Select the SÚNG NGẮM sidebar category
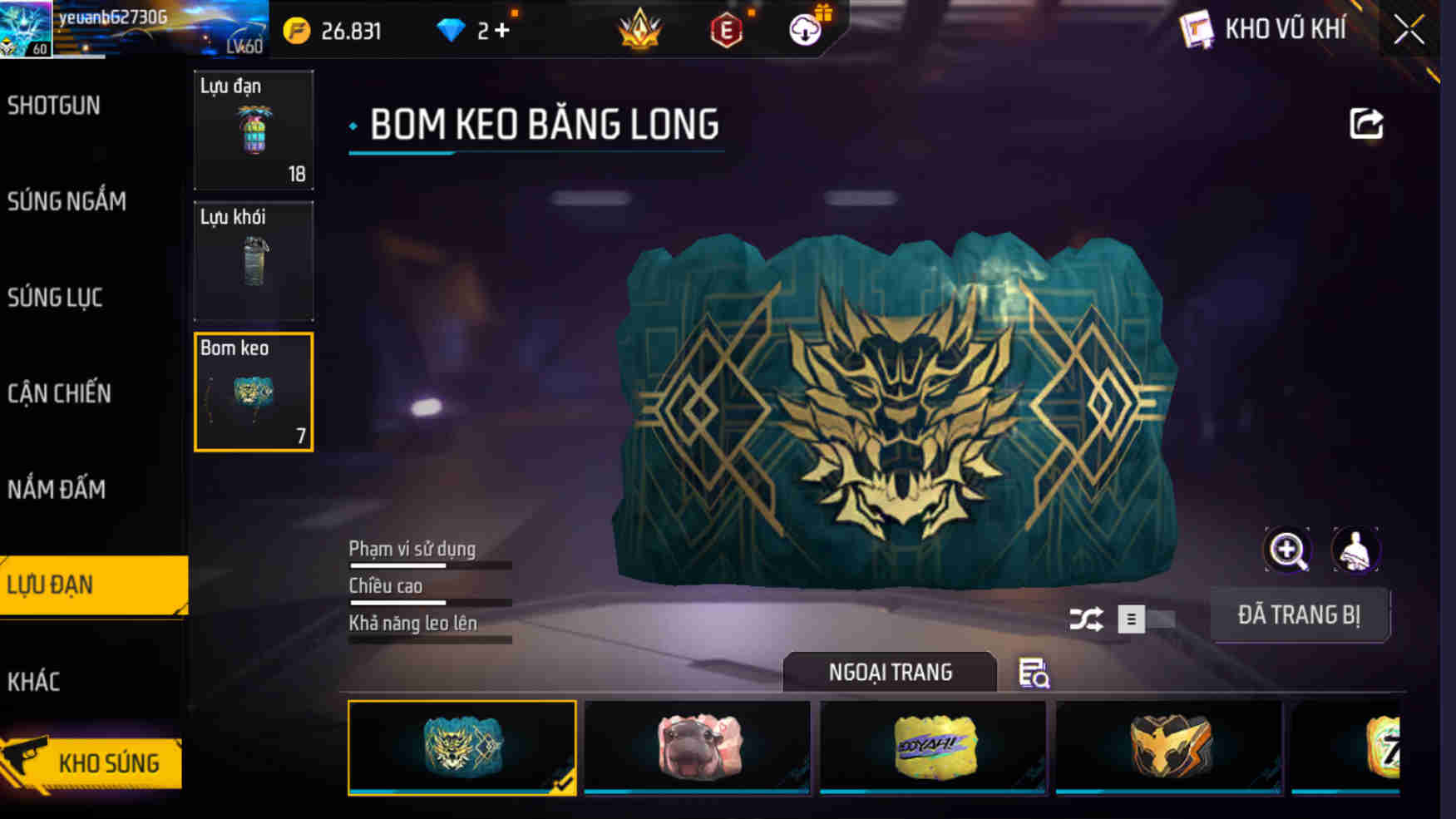Screen dimensions: 1456x819 (67, 201)
